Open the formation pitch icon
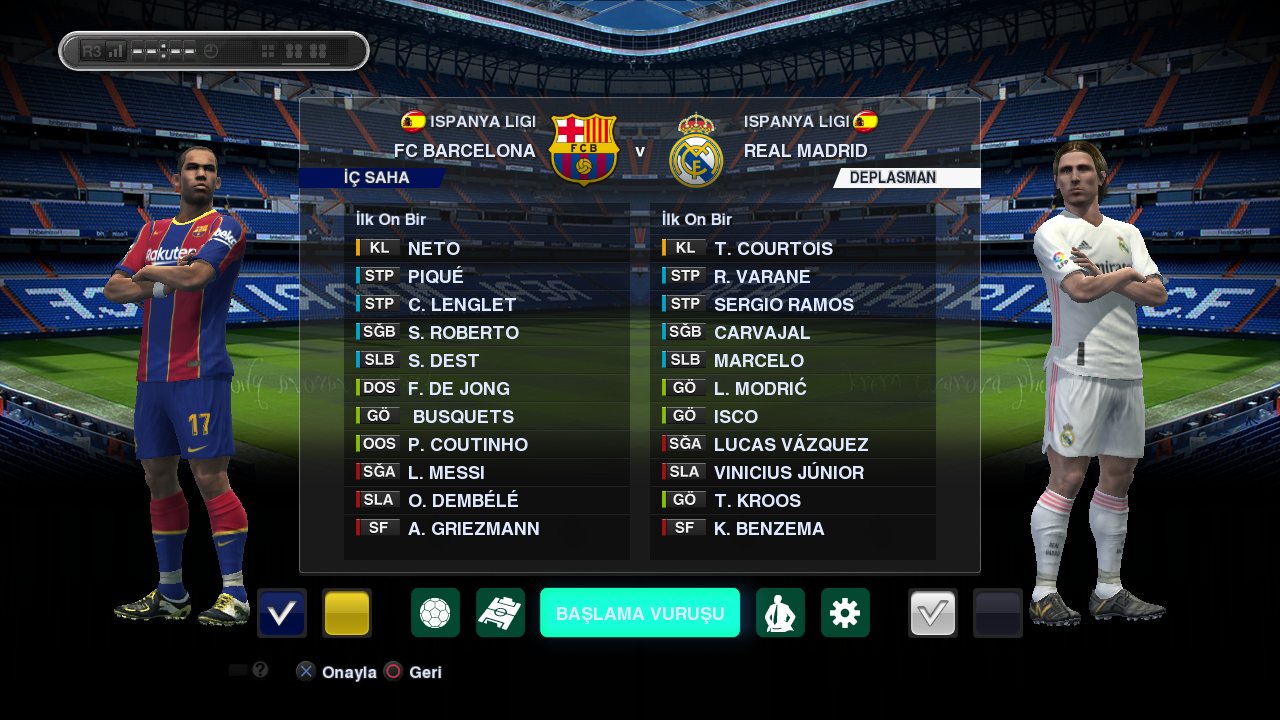This screenshot has width=1280, height=720. (x=500, y=613)
